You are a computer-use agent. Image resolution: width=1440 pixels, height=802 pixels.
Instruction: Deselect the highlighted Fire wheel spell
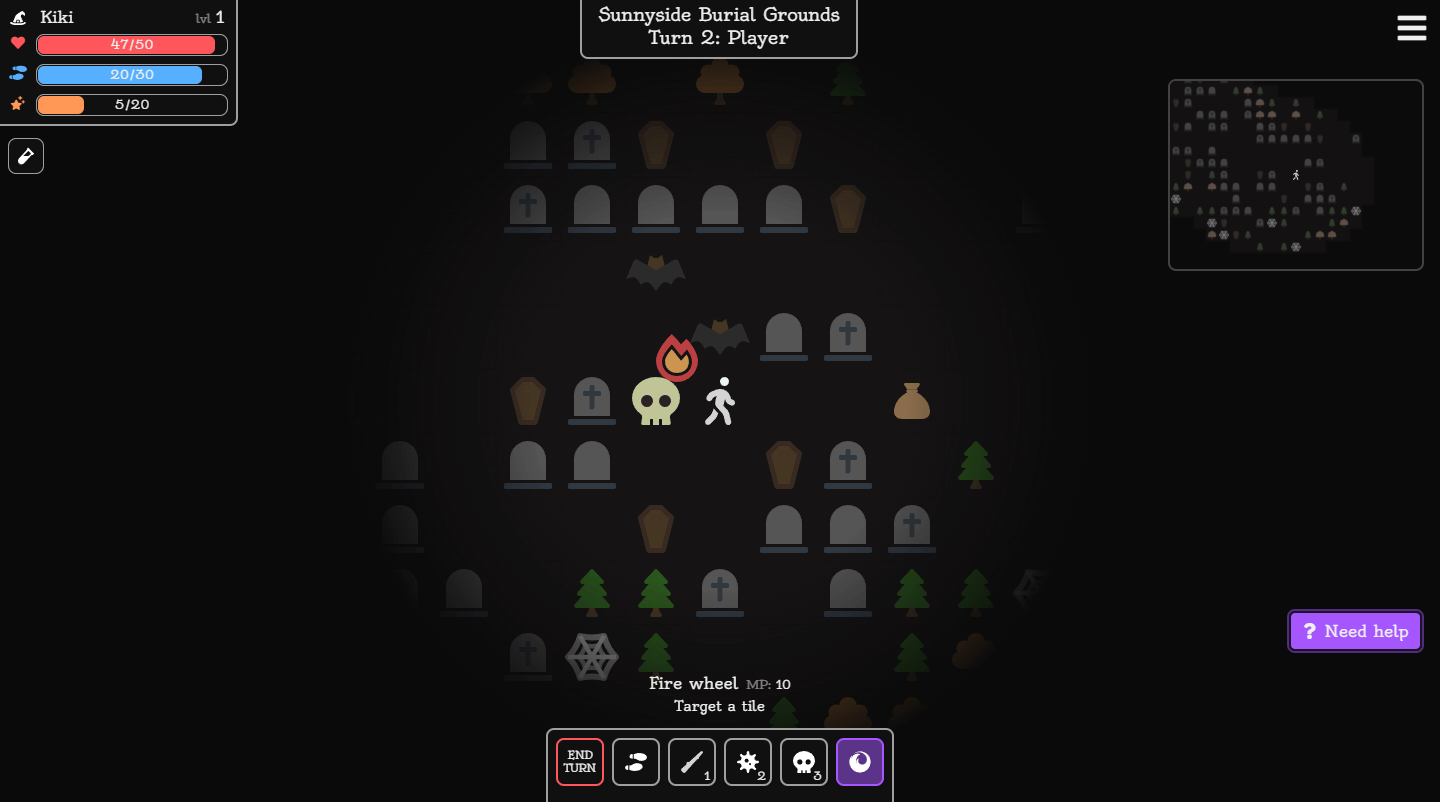click(860, 762)
